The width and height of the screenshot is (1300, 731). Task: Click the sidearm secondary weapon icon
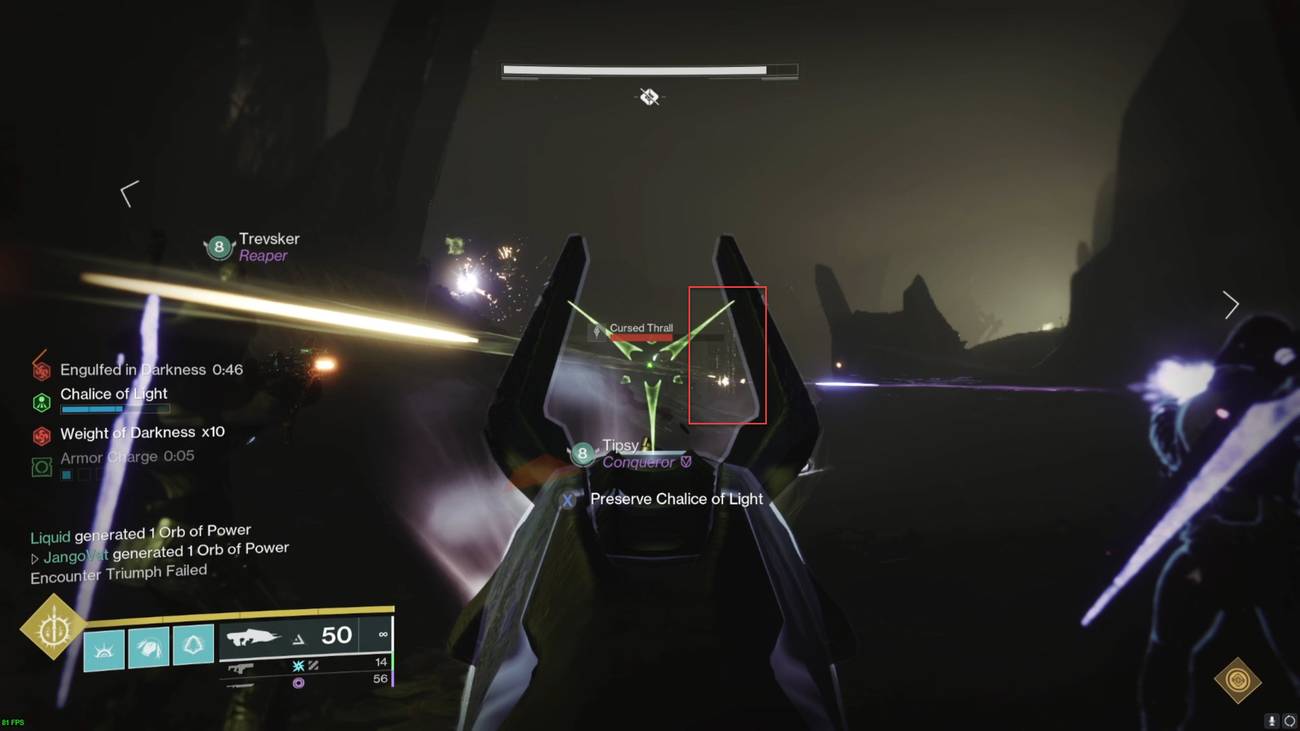pos(243,667)
